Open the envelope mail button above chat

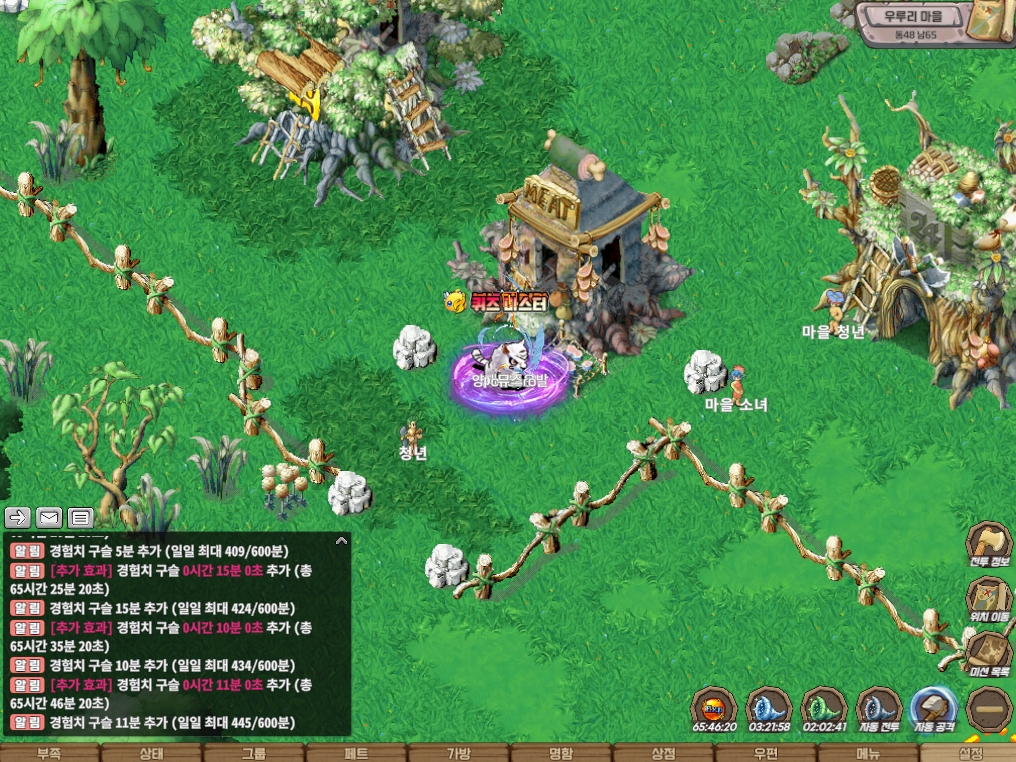click(49, 517)
